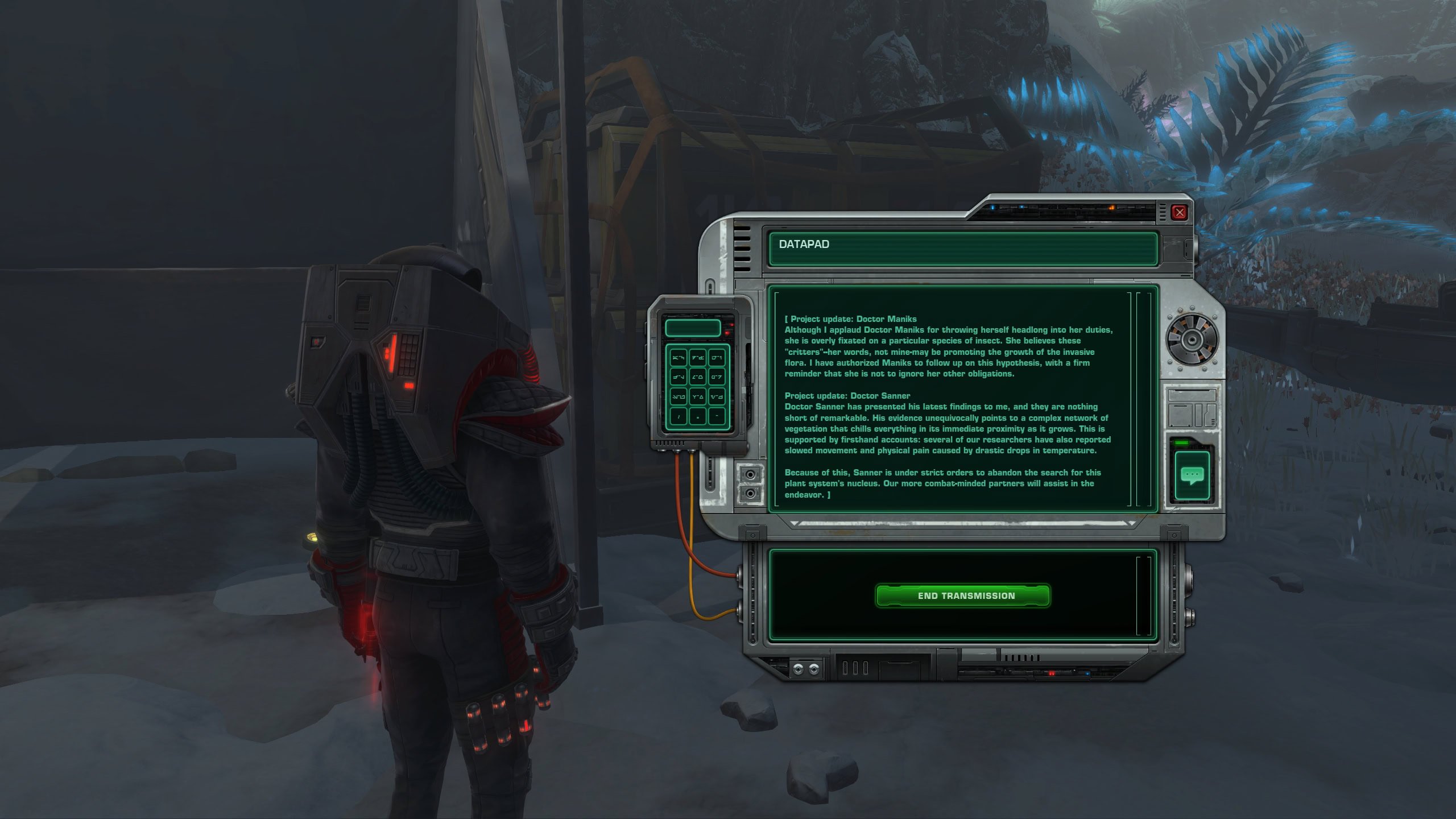Open the speech bubble conversation log icon

(x=1192, y=475)
